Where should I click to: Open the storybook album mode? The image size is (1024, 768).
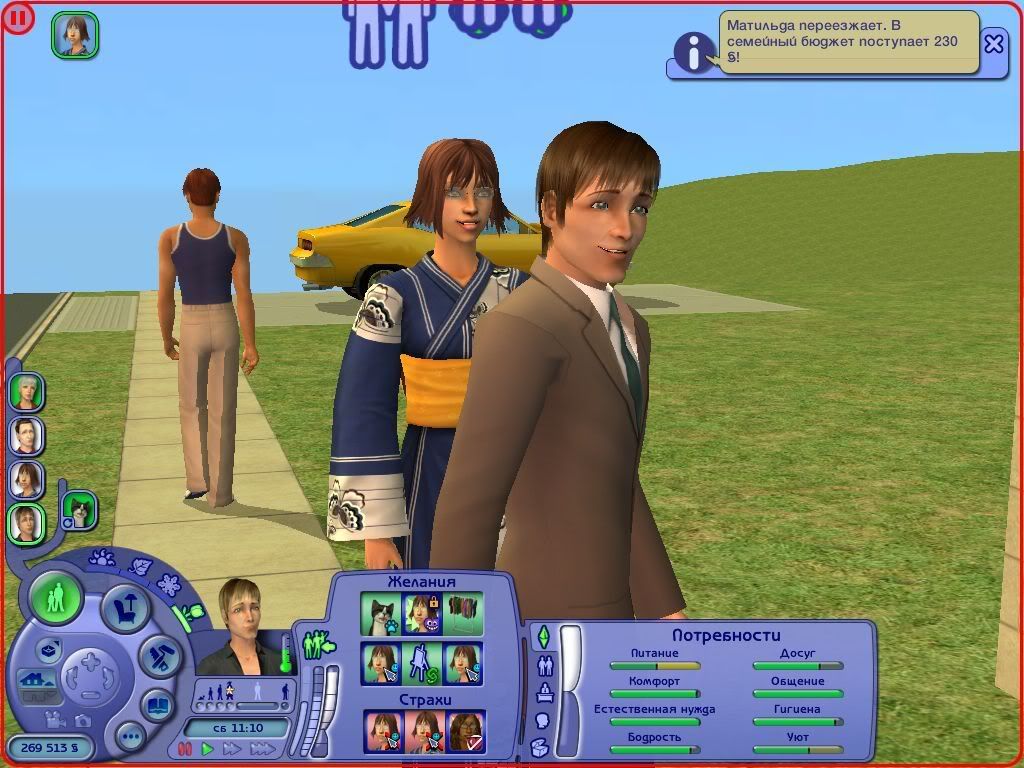click(x=158, y=704)
